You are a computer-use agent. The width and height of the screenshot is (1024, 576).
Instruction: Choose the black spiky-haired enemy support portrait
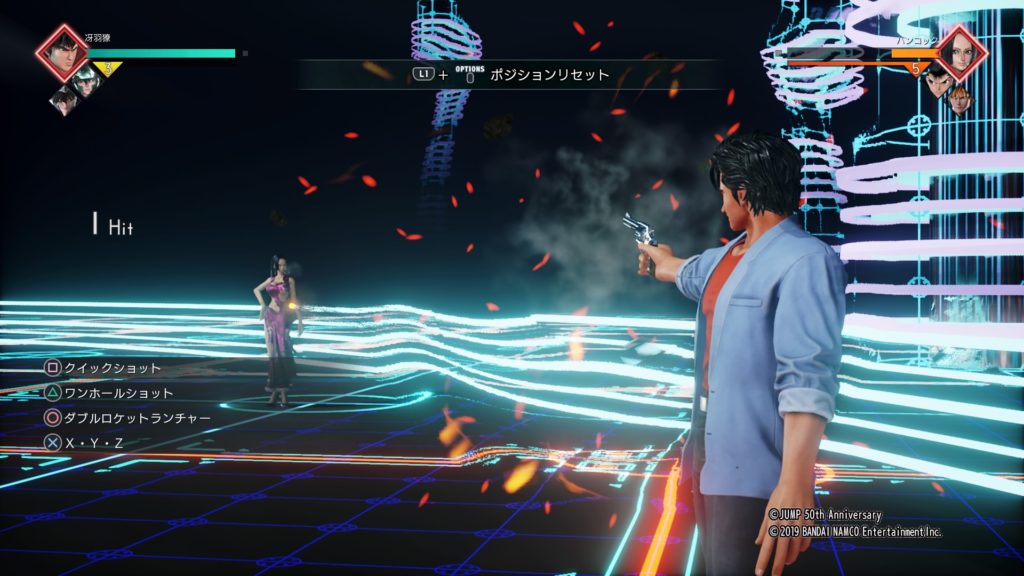pyautogui.click(x=937, y=81)
